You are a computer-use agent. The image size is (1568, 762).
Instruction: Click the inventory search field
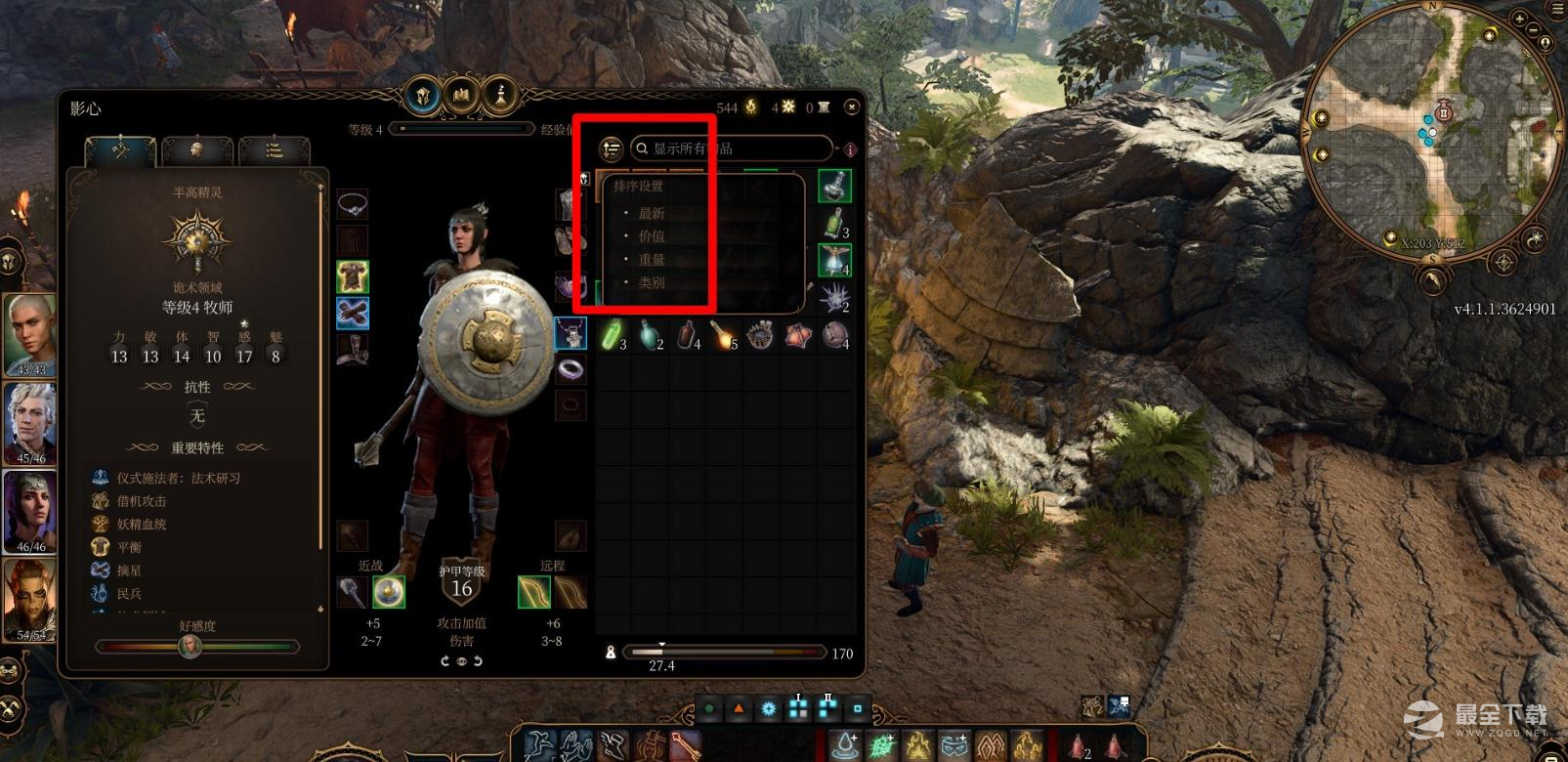tap(733, 148)
